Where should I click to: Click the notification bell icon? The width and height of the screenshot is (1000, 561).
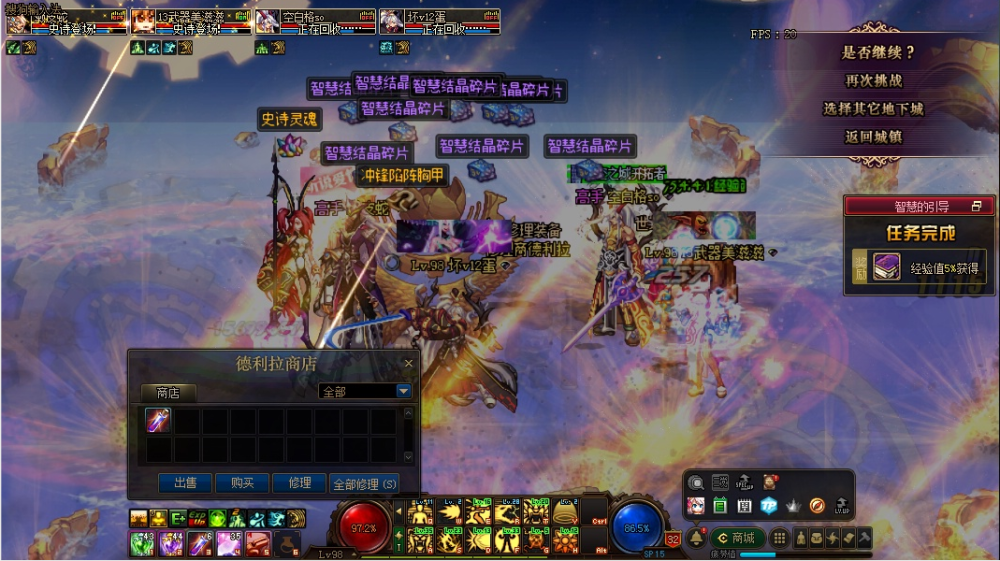(696, 538)
